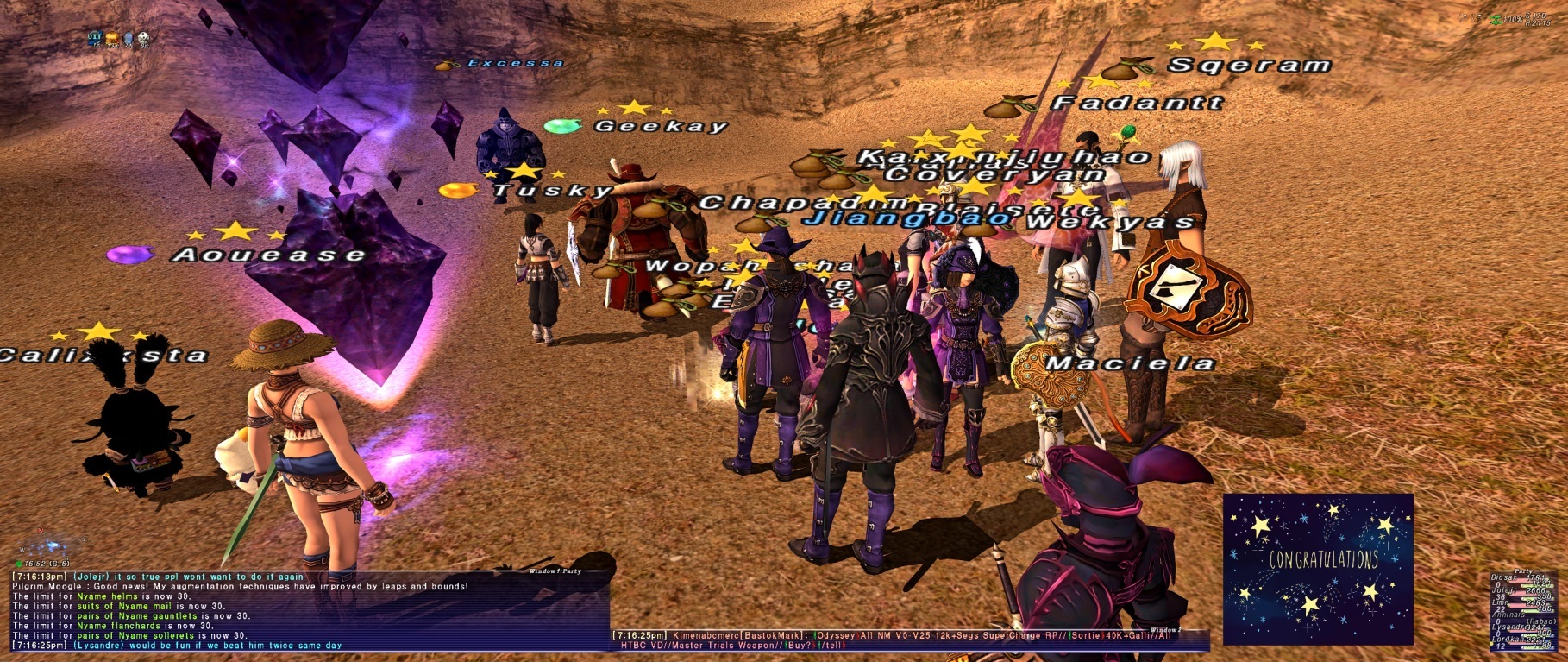1568x662 pixels.
Task: Click the white skull status icon
Action: tap(143, 38)
